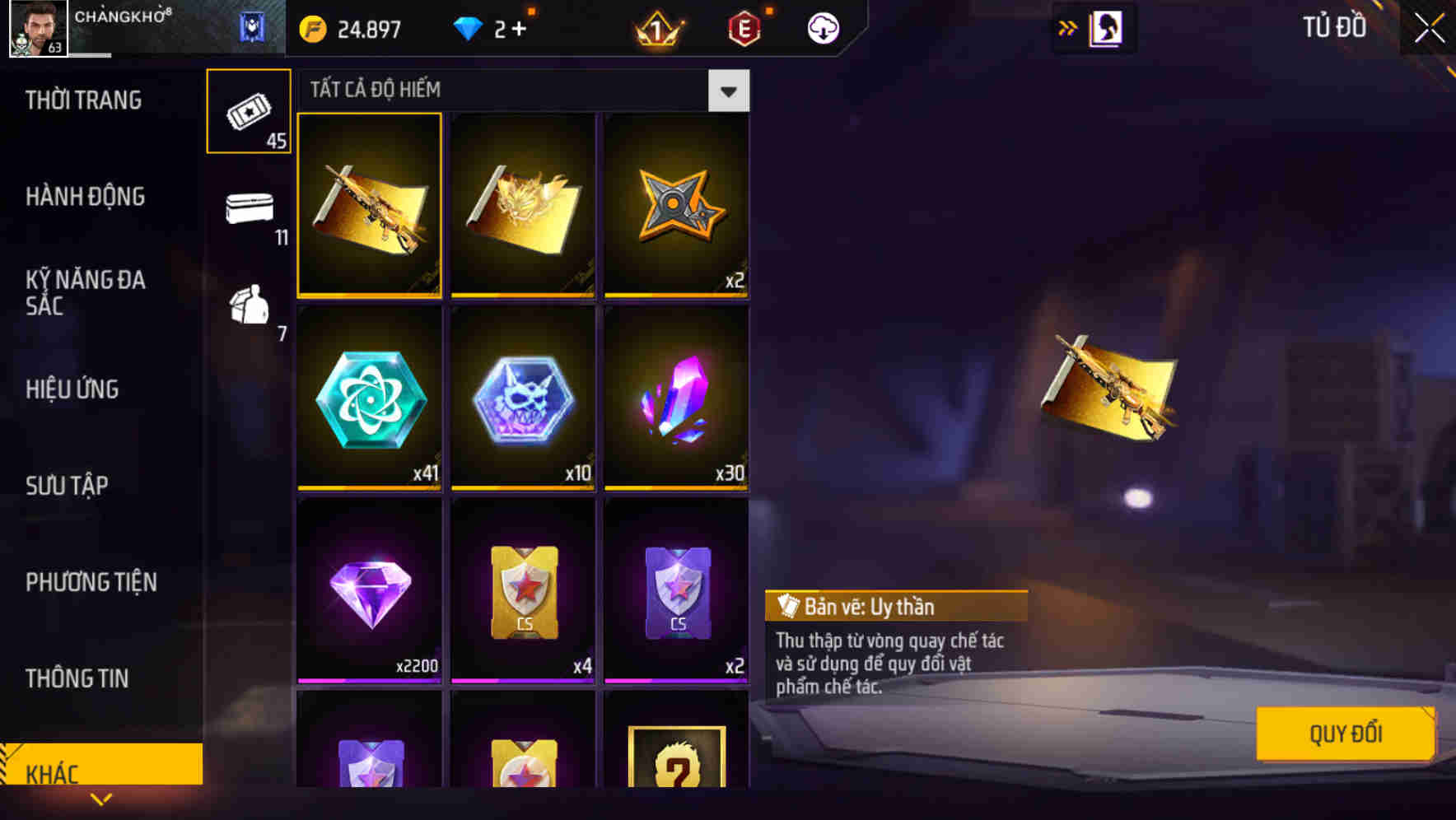This screenshot has width=1456, height=820.
Task: Click the character preview icon near top right
Action: coord(1105,27)
